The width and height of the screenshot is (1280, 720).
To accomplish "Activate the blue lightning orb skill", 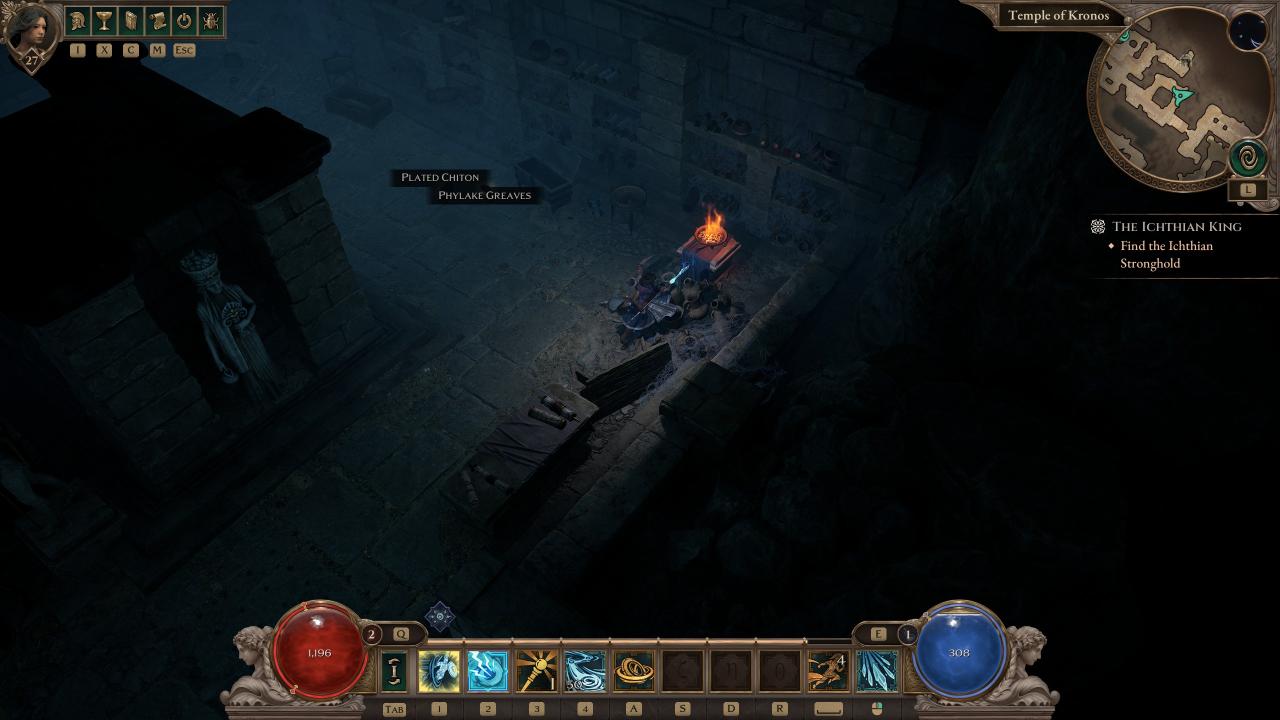I will click(x=488, y=671).
